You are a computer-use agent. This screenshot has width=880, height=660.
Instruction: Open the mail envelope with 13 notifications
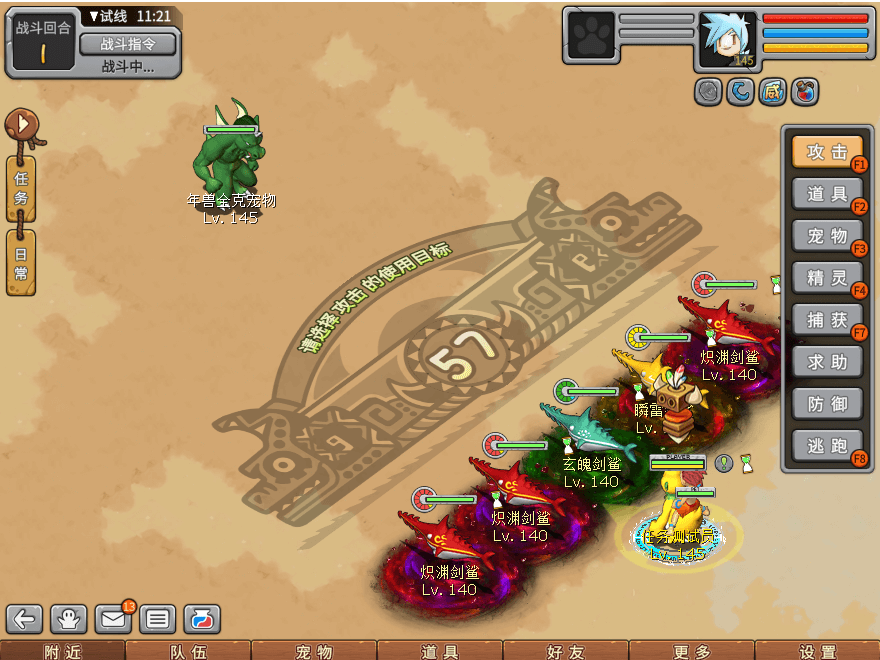click(113, 619)
